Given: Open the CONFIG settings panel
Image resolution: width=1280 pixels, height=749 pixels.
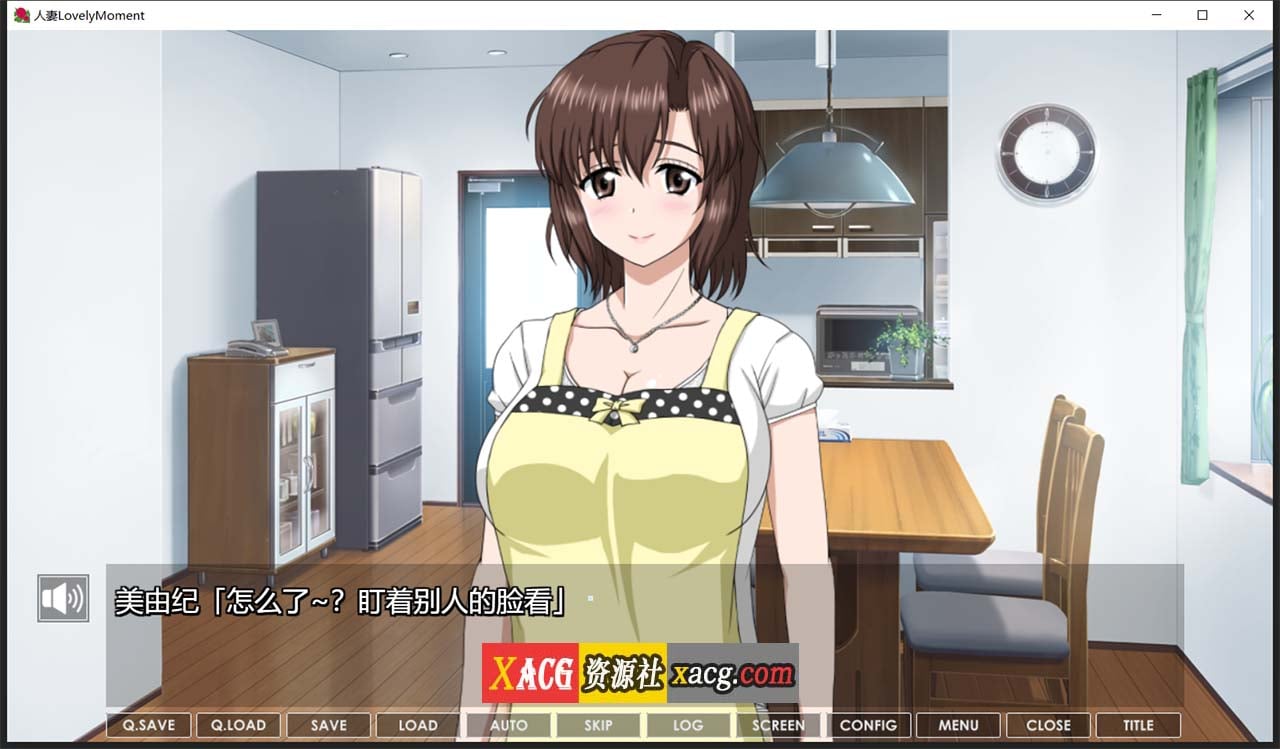Looking at the screenshot, I should click(868, 725).
